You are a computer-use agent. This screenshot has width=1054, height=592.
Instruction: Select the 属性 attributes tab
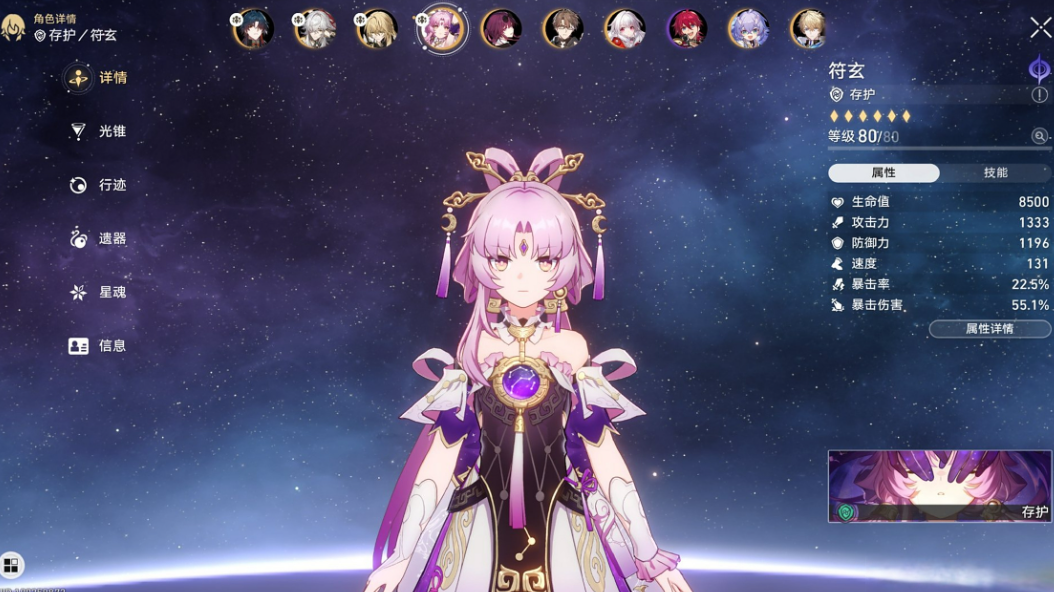(x=883, y=173)
